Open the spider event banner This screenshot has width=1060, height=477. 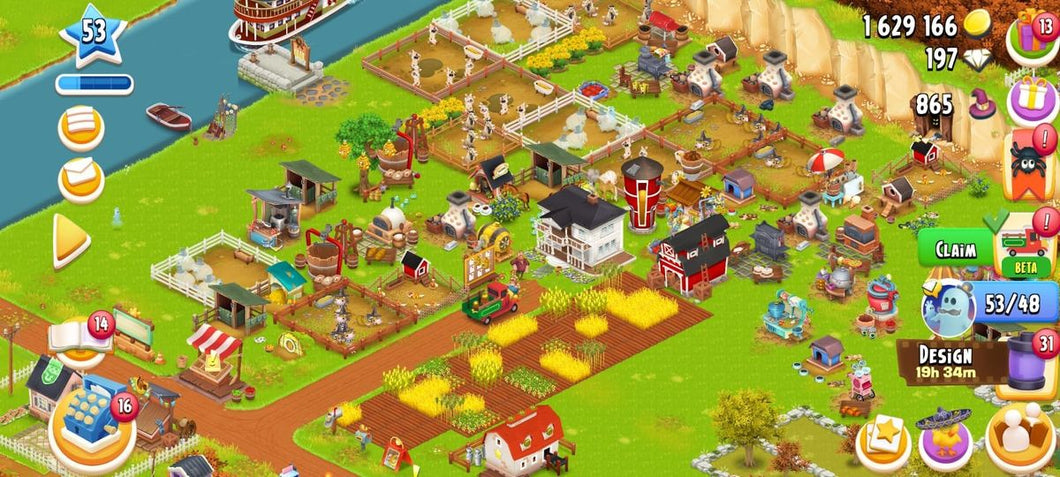[x=1032, y=162]
